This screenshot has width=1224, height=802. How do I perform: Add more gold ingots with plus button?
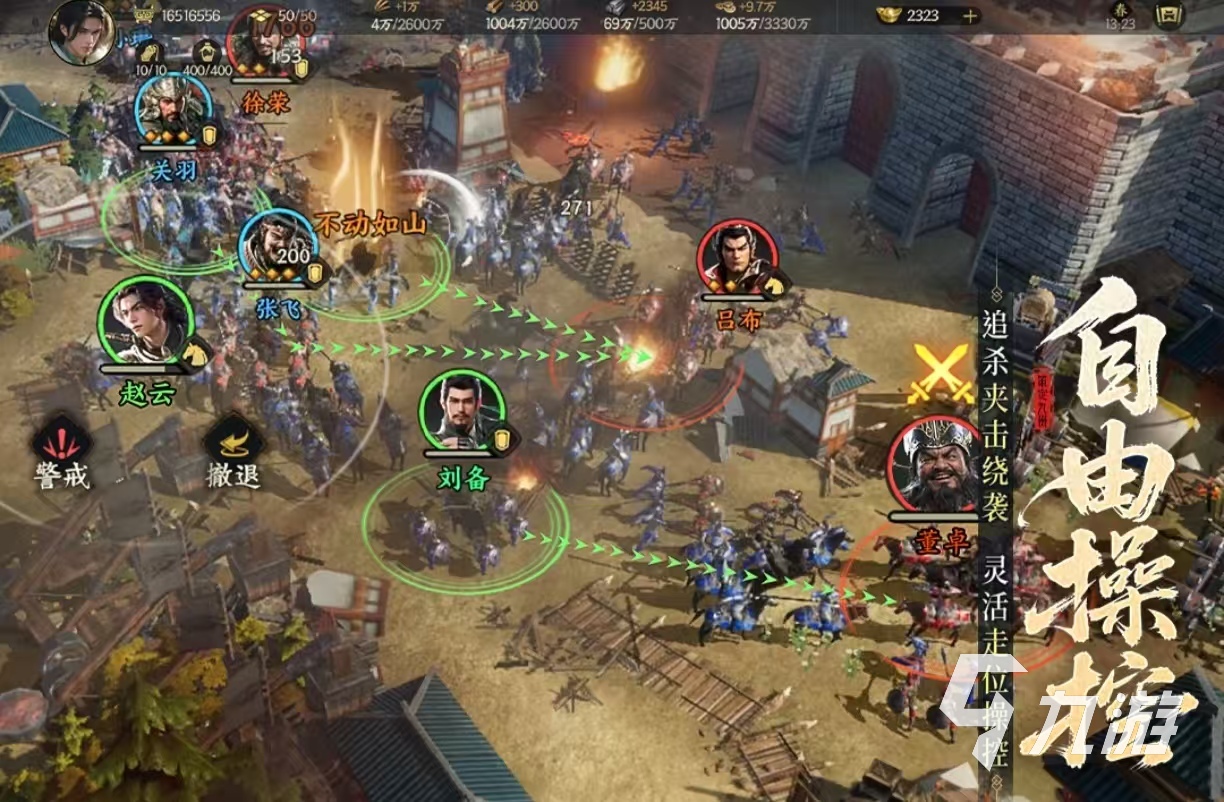point(969,16)
